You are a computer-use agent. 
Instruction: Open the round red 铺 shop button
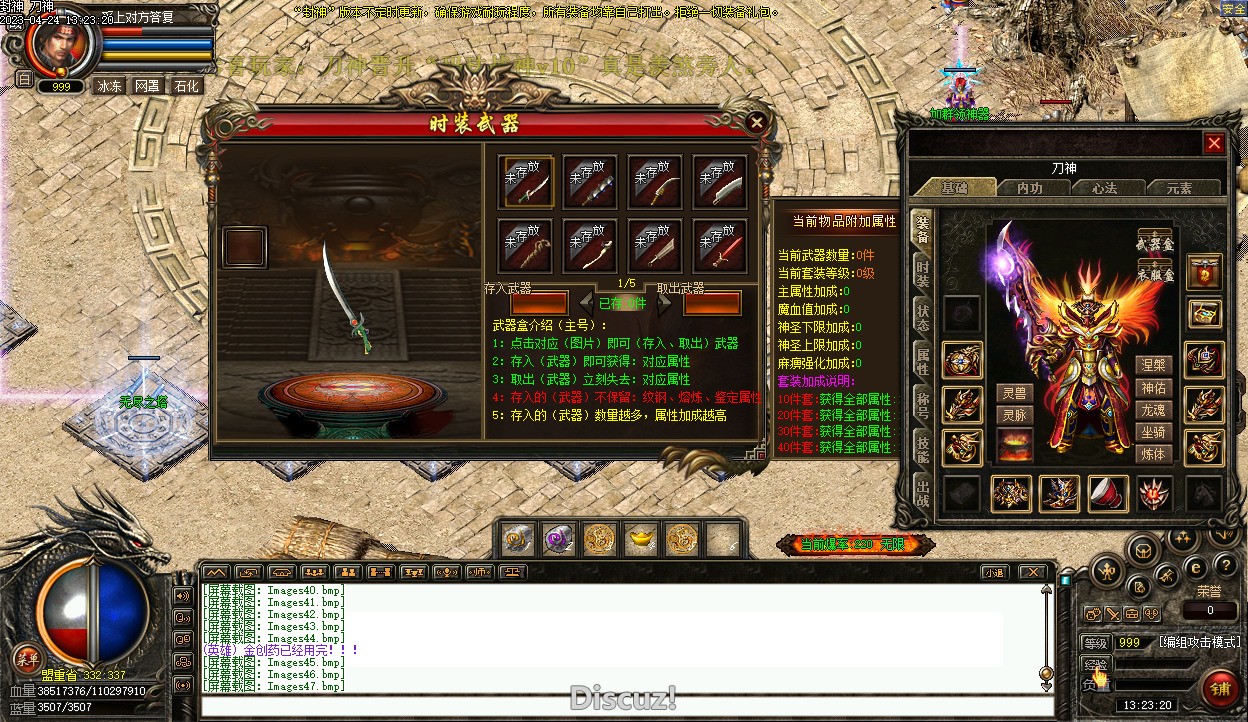(1219, 689)
